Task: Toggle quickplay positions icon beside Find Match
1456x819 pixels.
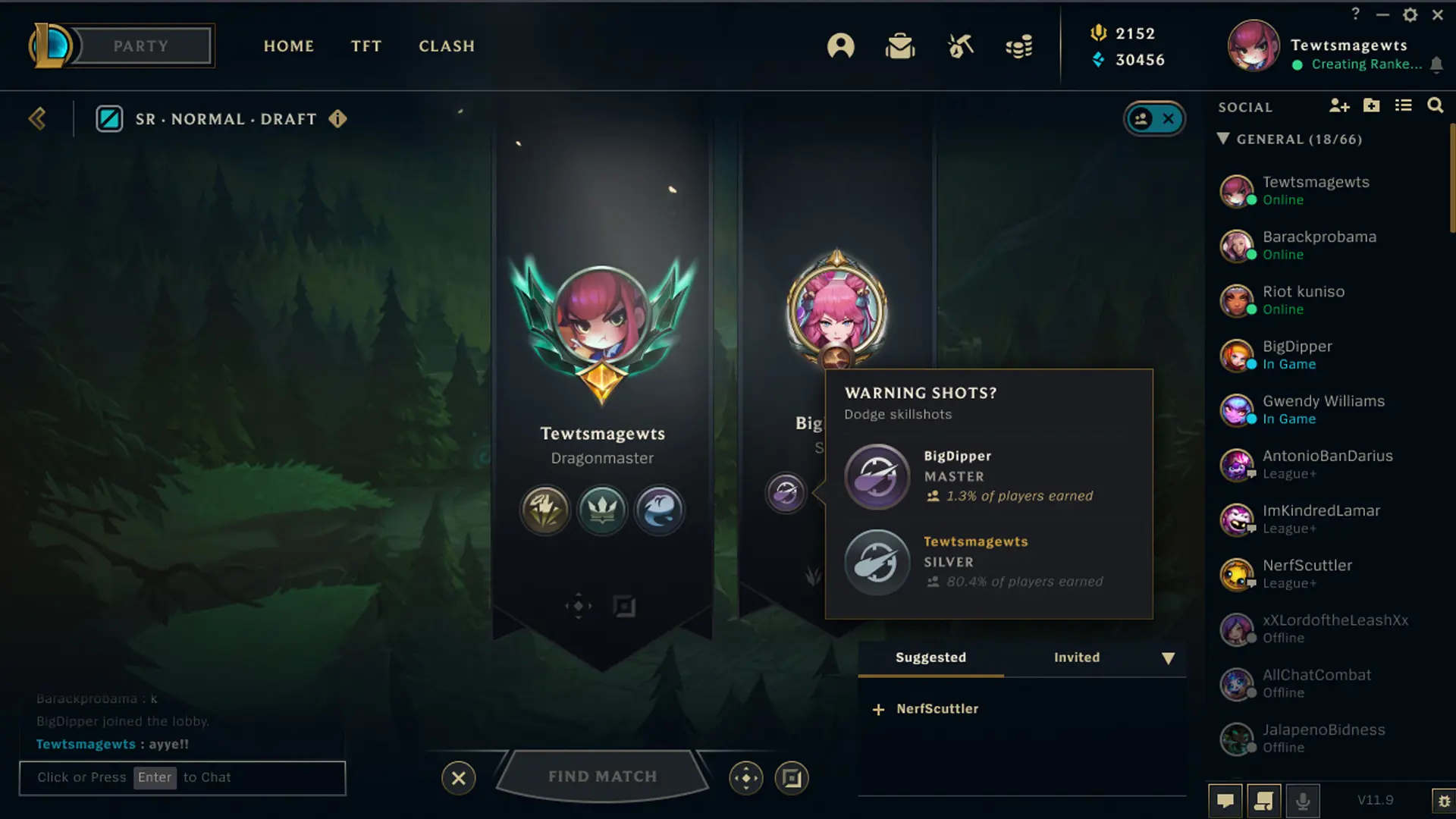Action: pyautogui.click(x=746, y=777)
